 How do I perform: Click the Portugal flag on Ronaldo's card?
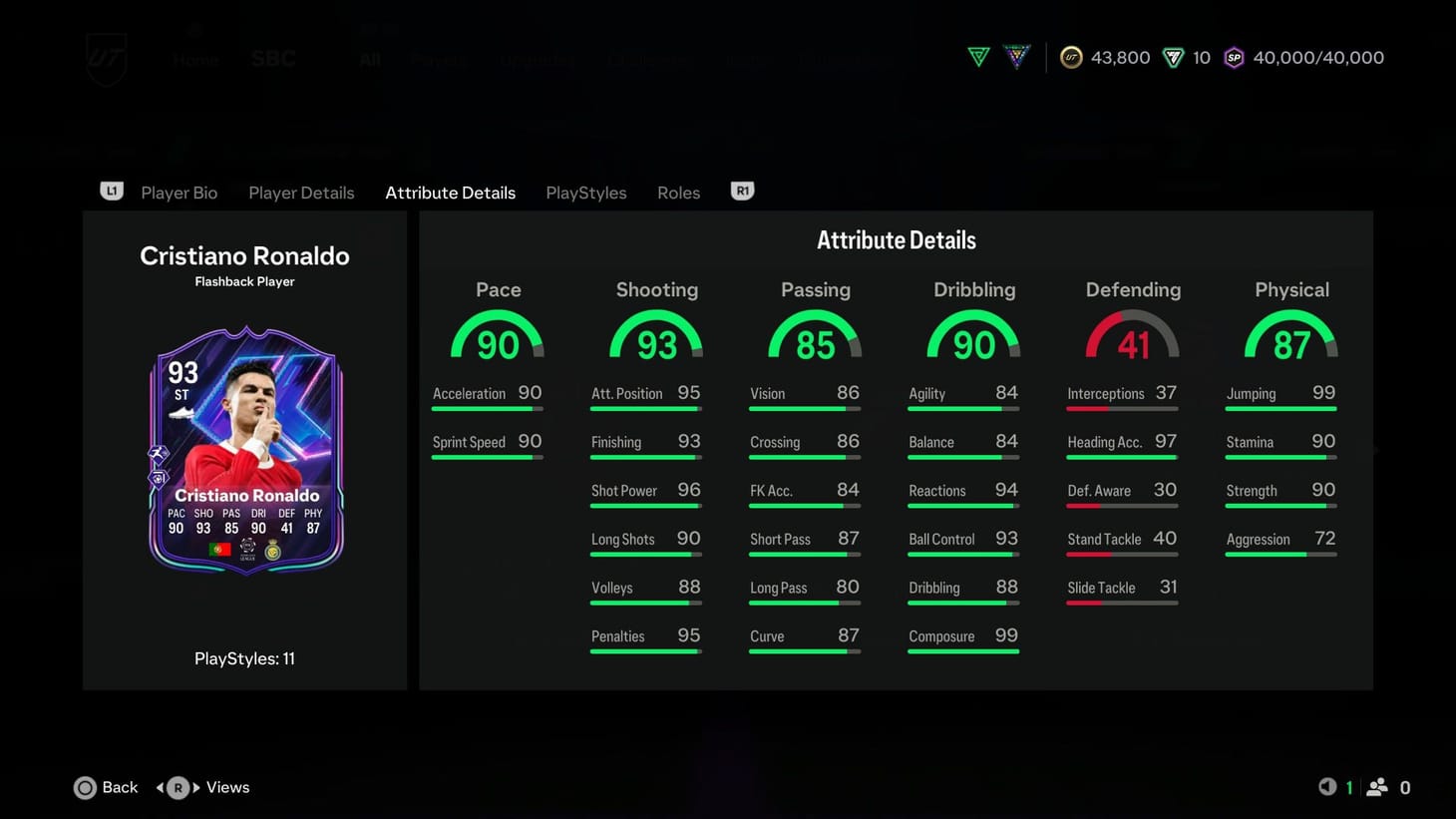pos(220,550)
